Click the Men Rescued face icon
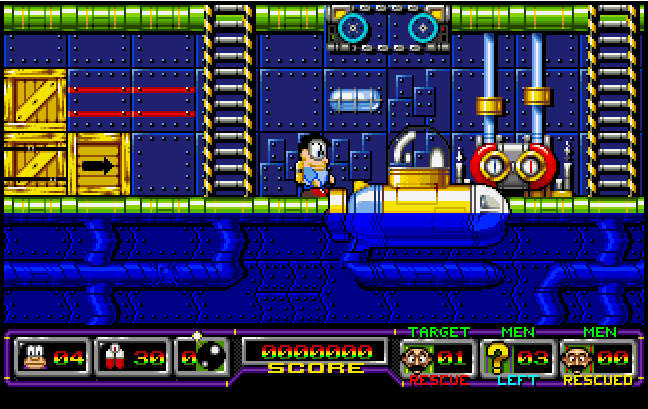Viewport: 648px width, 409px height. click(x=579, y=357)
